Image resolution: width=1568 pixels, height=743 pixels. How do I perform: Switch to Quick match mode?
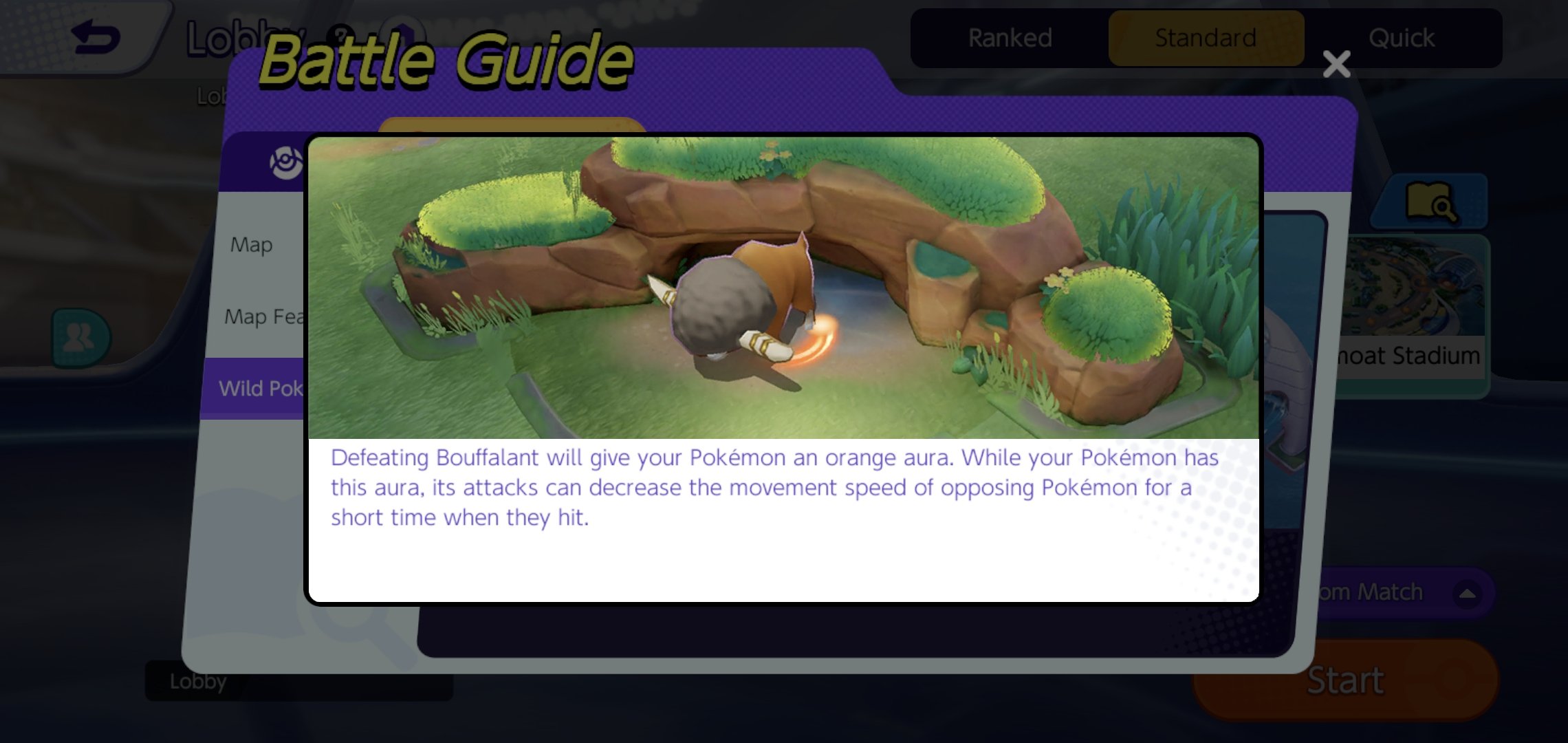1401,38
